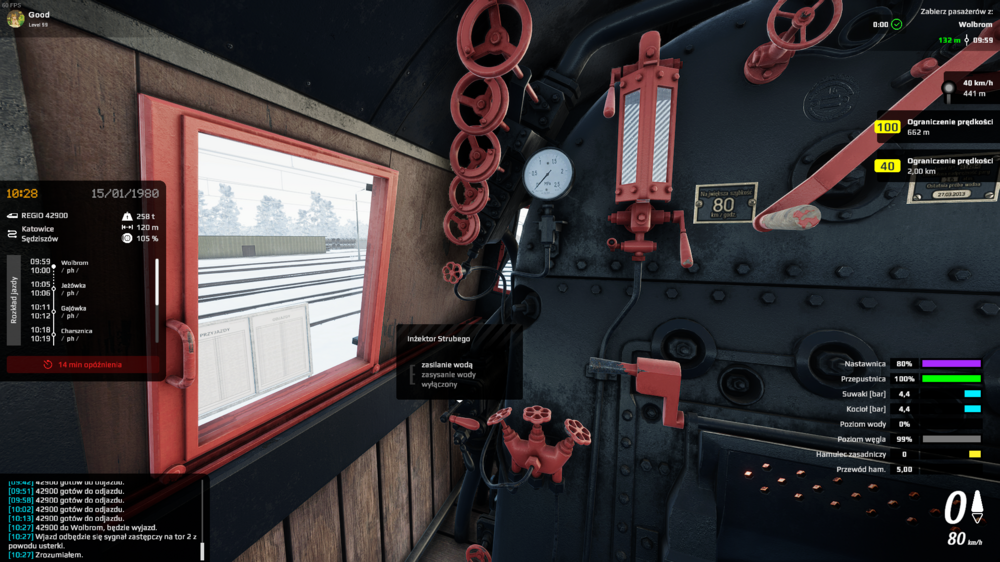The image size is (1000, 562).
Task: Open the player profile avatar
Action: 15,18
